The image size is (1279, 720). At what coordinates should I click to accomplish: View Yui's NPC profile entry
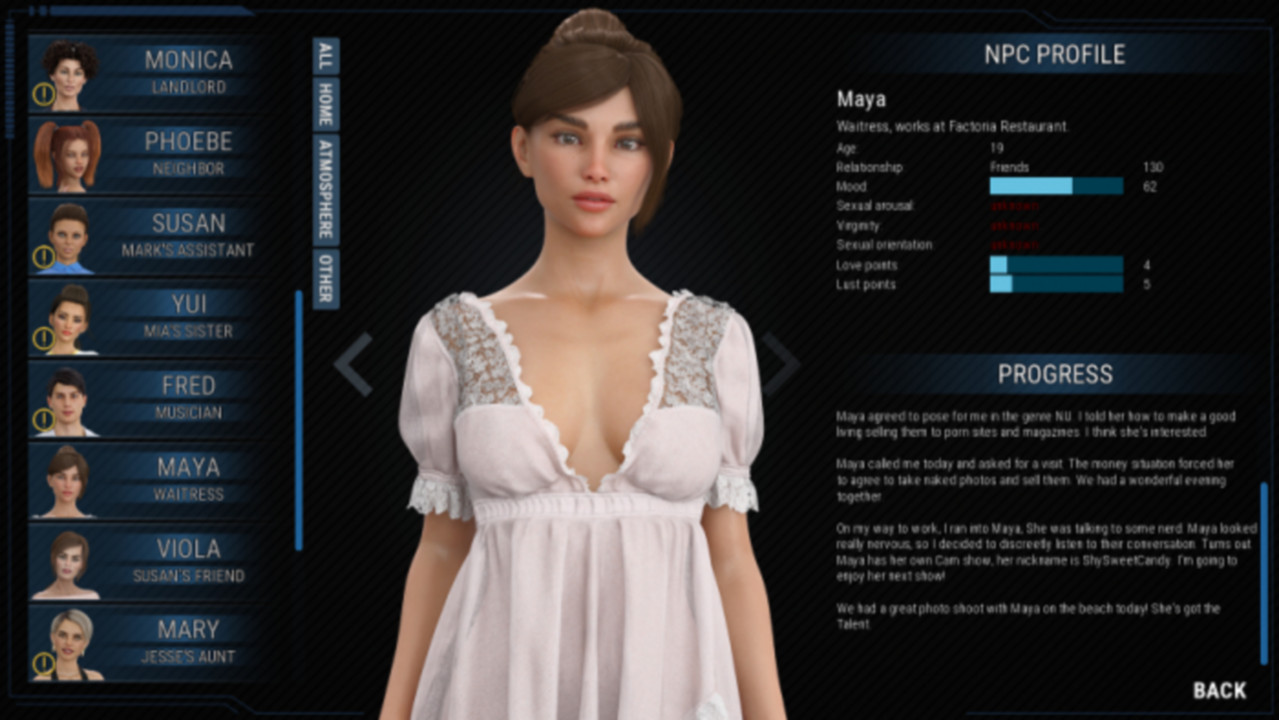click(150, 317)
